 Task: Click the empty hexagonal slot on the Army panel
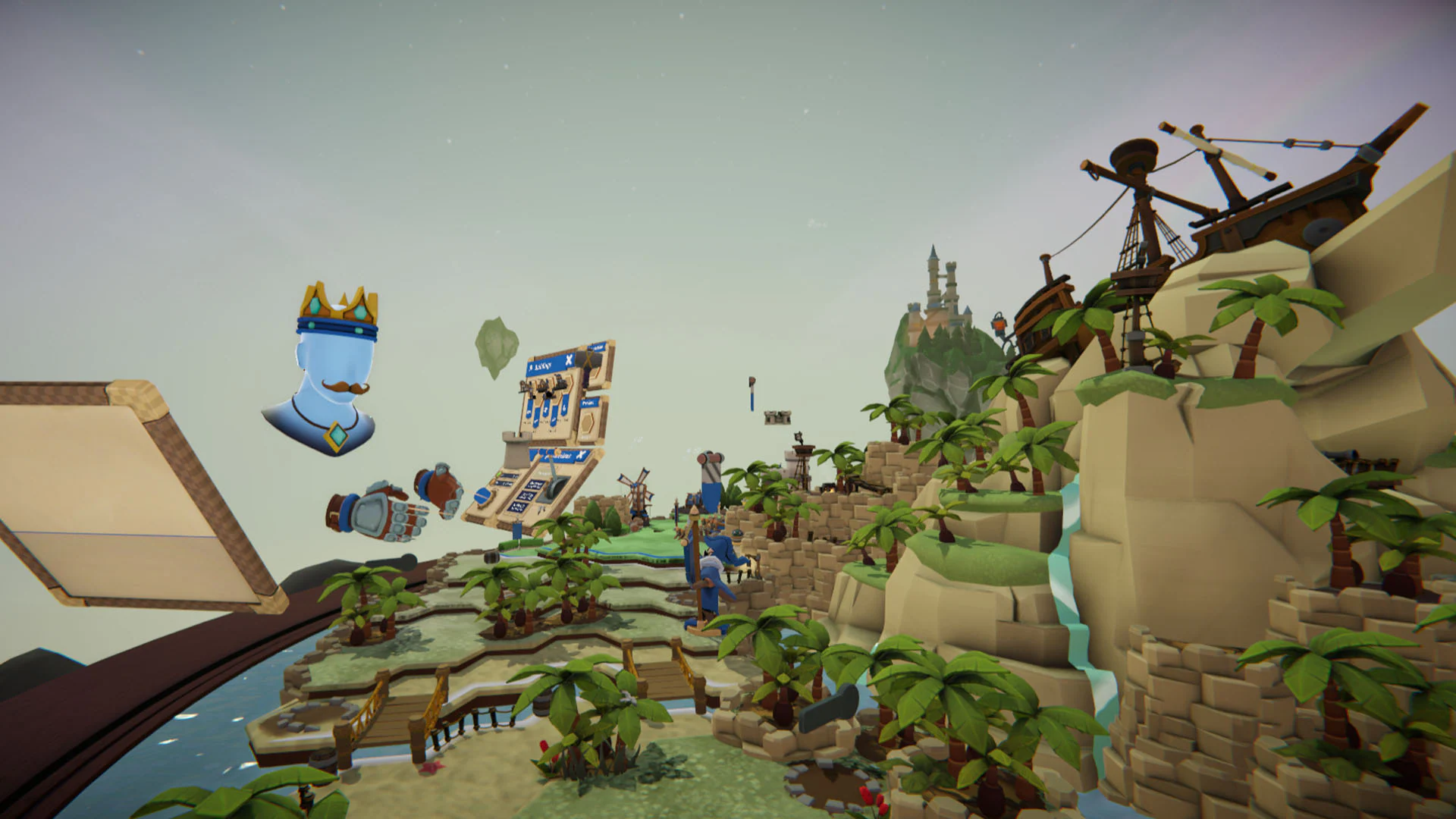[x=587, y=423]
